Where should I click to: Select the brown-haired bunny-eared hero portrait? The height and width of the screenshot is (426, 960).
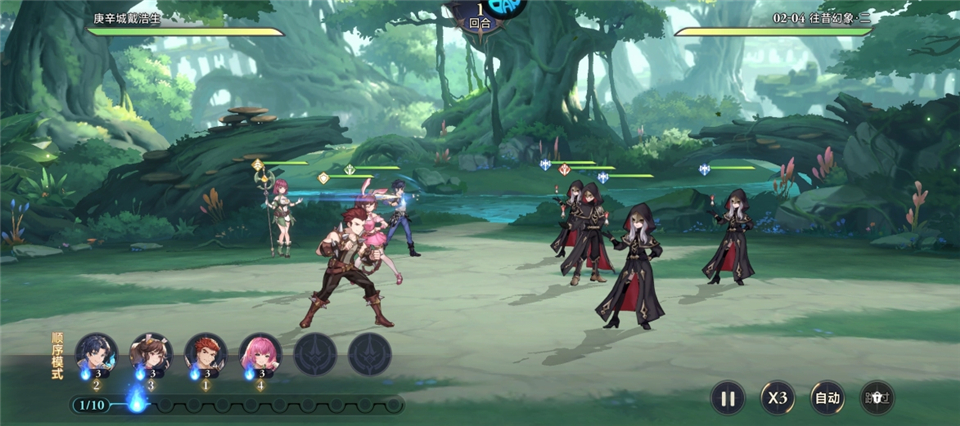coord(151,353)
